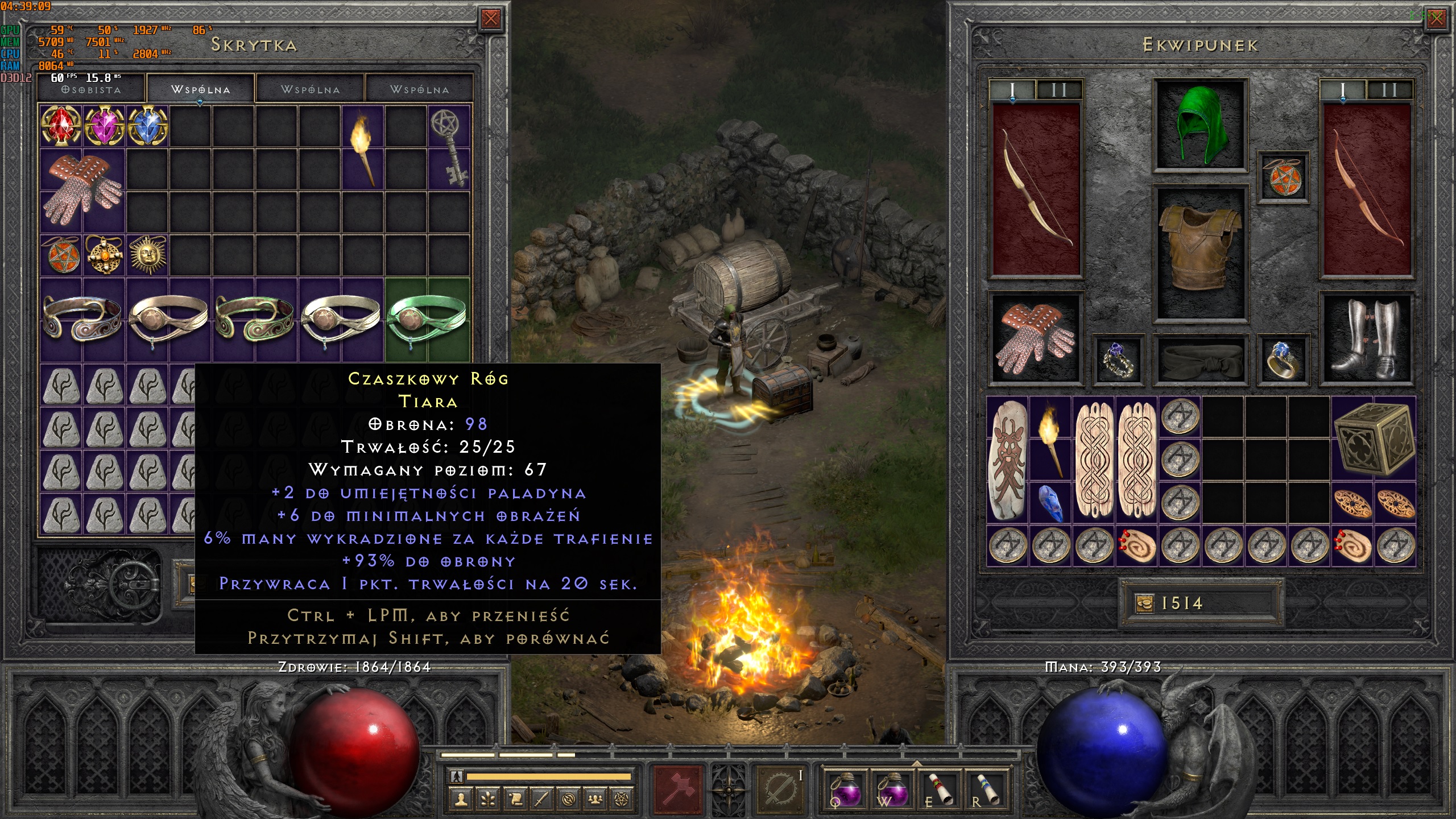Open the Horadric Cube in inventory

(x=1374, y=437)
